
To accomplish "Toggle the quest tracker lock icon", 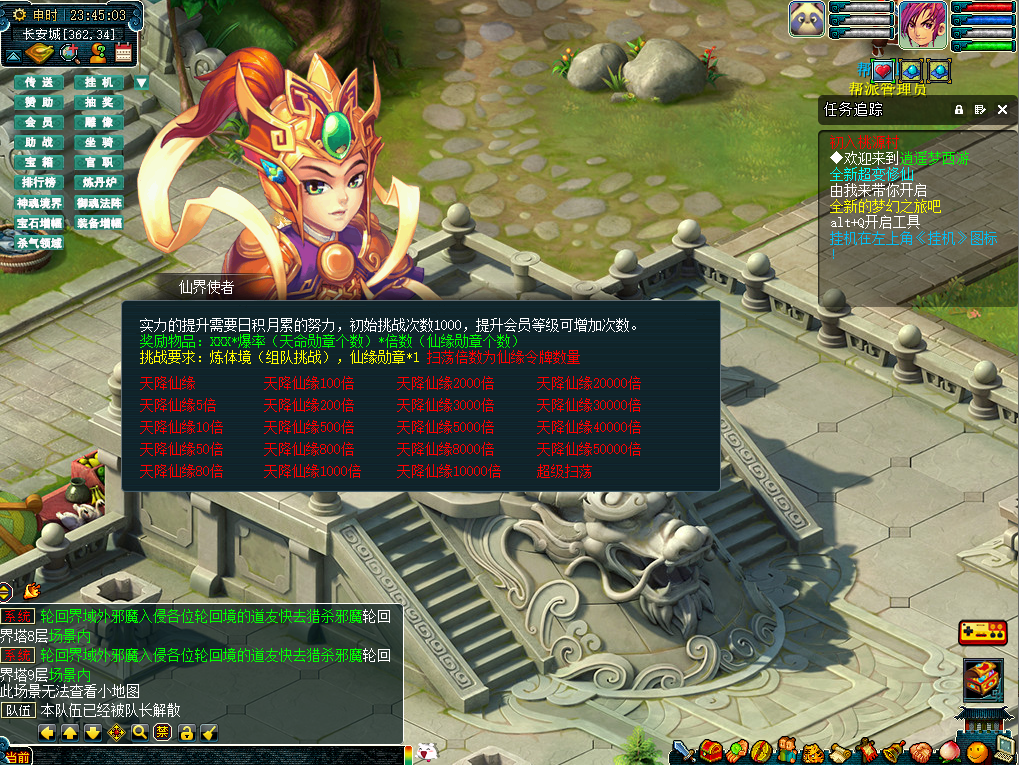I will (959, 110).
